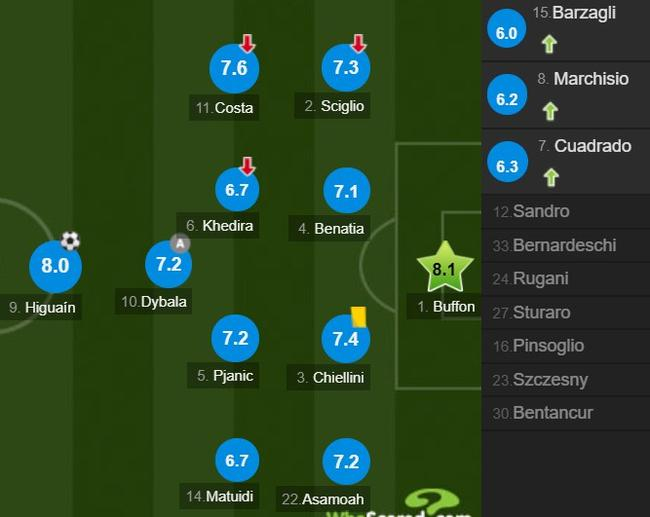Choose Sturaro in the substitutes list
Image resolution: width=650 pixels, height=517 pixels.
pos(542,313)
